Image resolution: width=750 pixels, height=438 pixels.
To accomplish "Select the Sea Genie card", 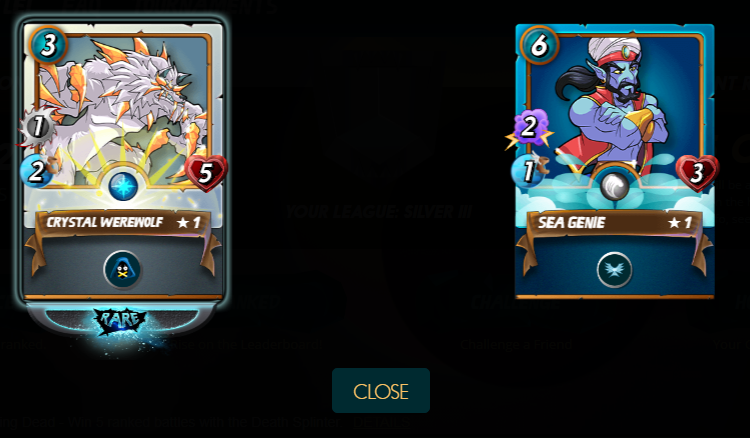I will coord(614,160).
